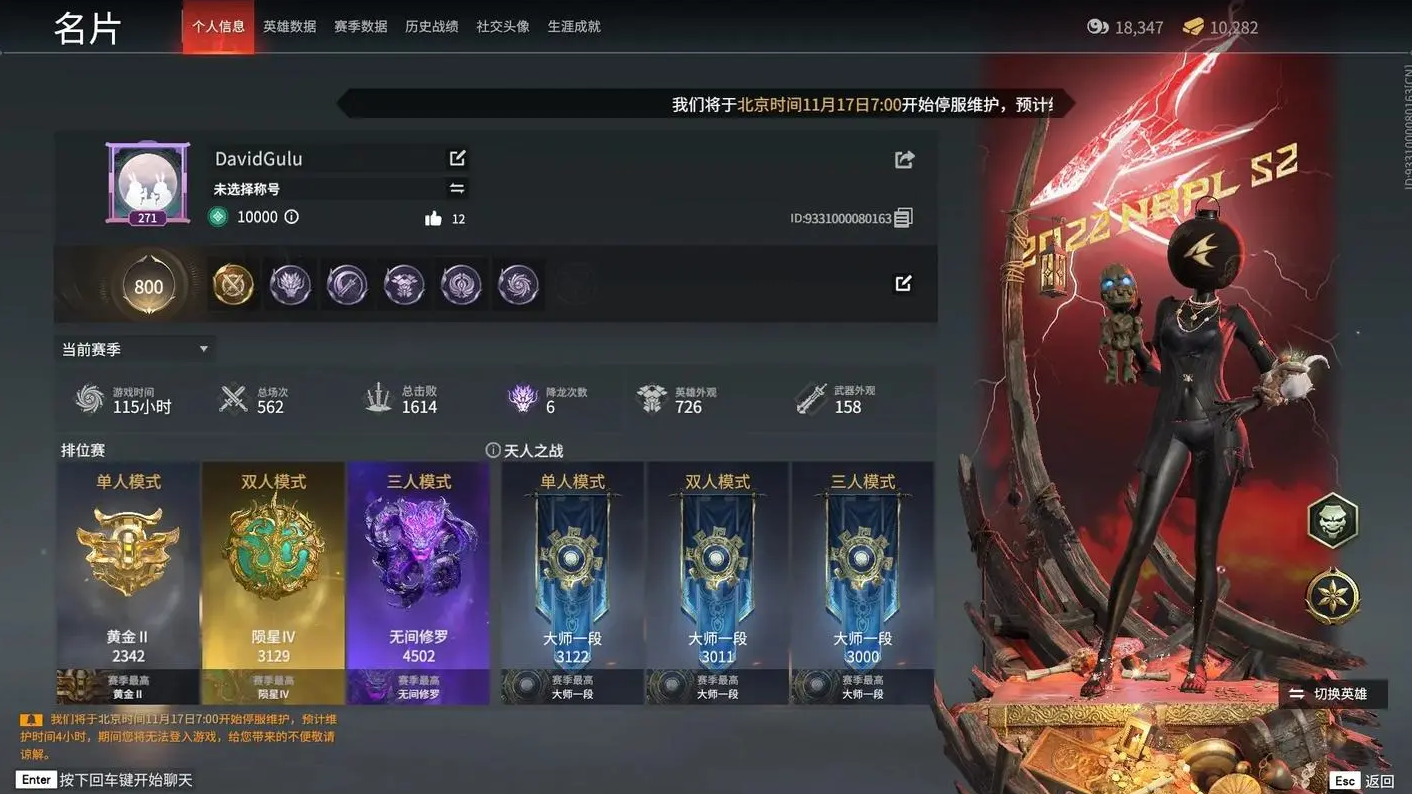Switch to the 英雄数据 tab

tap(289, 27)
